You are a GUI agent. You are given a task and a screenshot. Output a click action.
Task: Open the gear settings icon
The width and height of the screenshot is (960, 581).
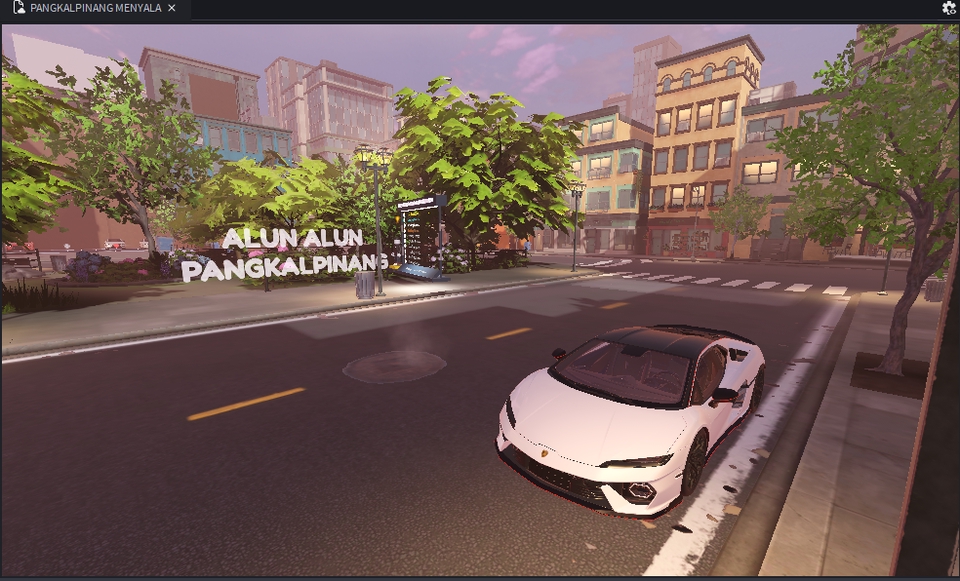(x=948, y=8)
